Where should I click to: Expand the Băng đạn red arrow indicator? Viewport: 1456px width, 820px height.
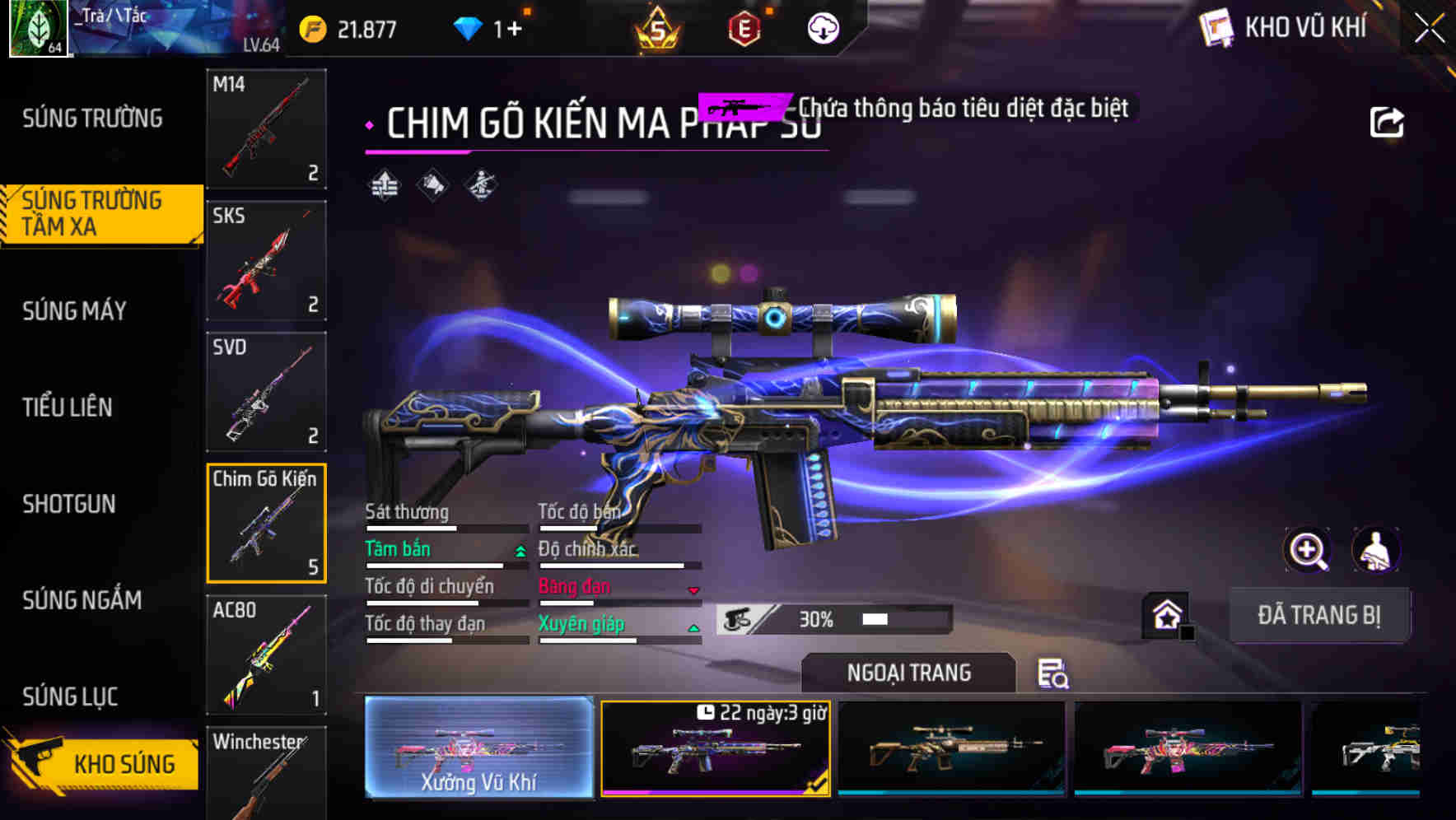tap(693, 590)
